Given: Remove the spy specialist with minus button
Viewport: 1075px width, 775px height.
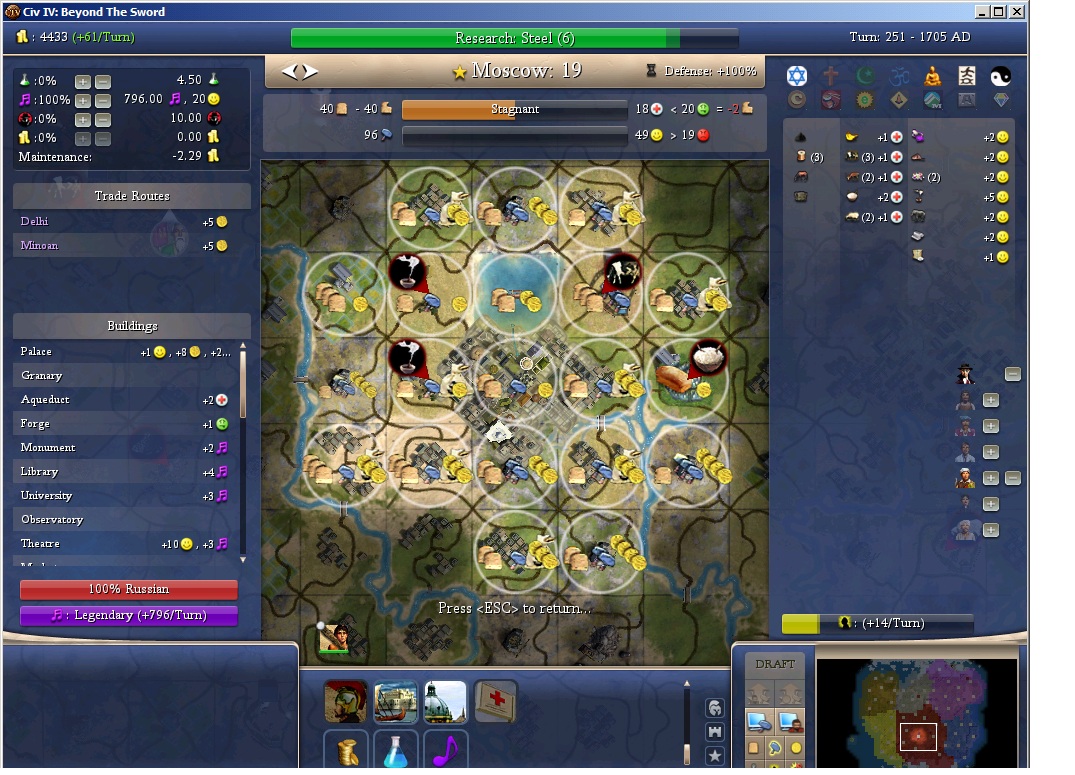Looking at the screenshot, I should [x=1013, y=374].
